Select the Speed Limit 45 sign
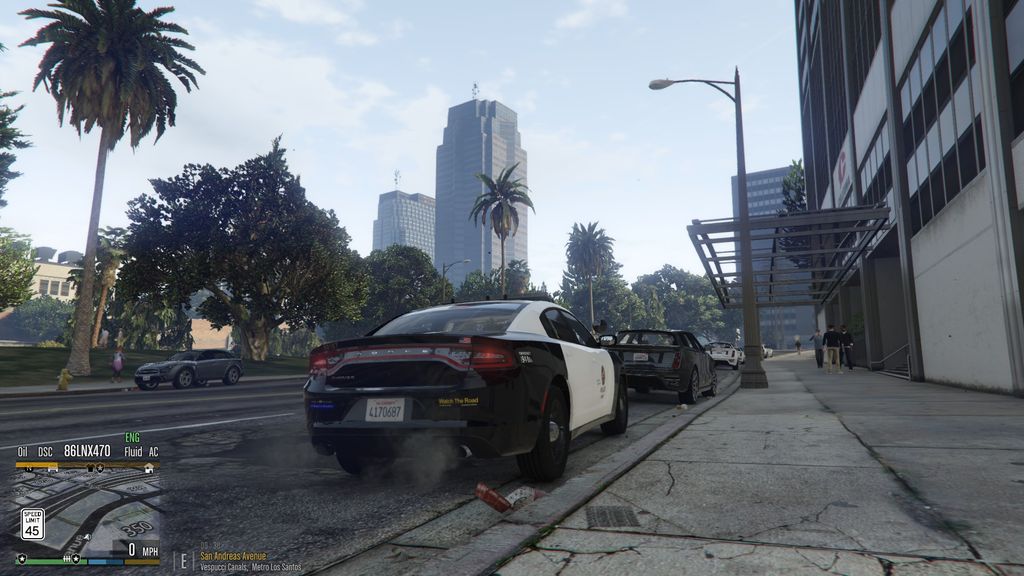Image resolution: width=1024 pixels, height=576 pixels. 33,524
